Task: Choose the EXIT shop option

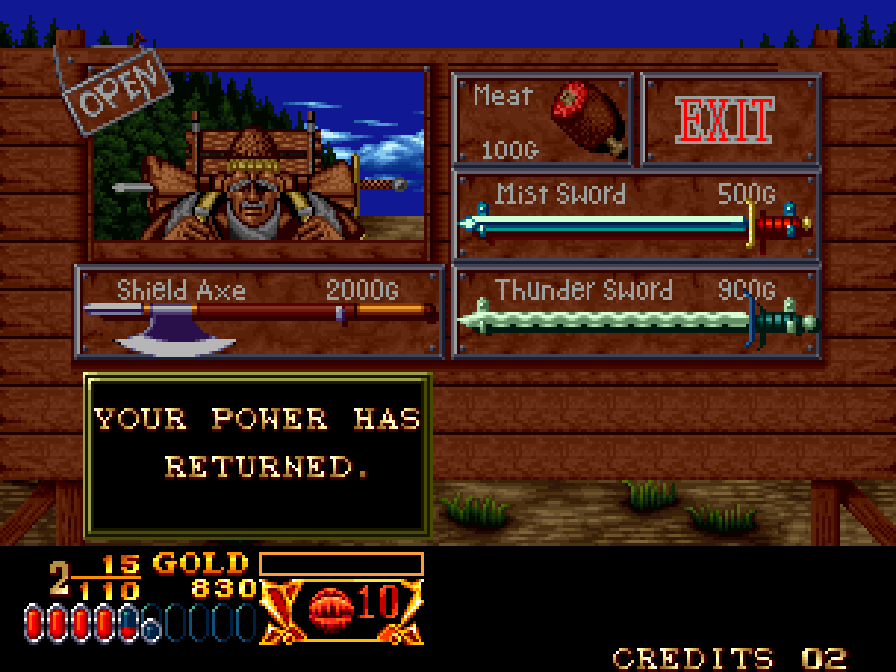Action: (729, 119)
